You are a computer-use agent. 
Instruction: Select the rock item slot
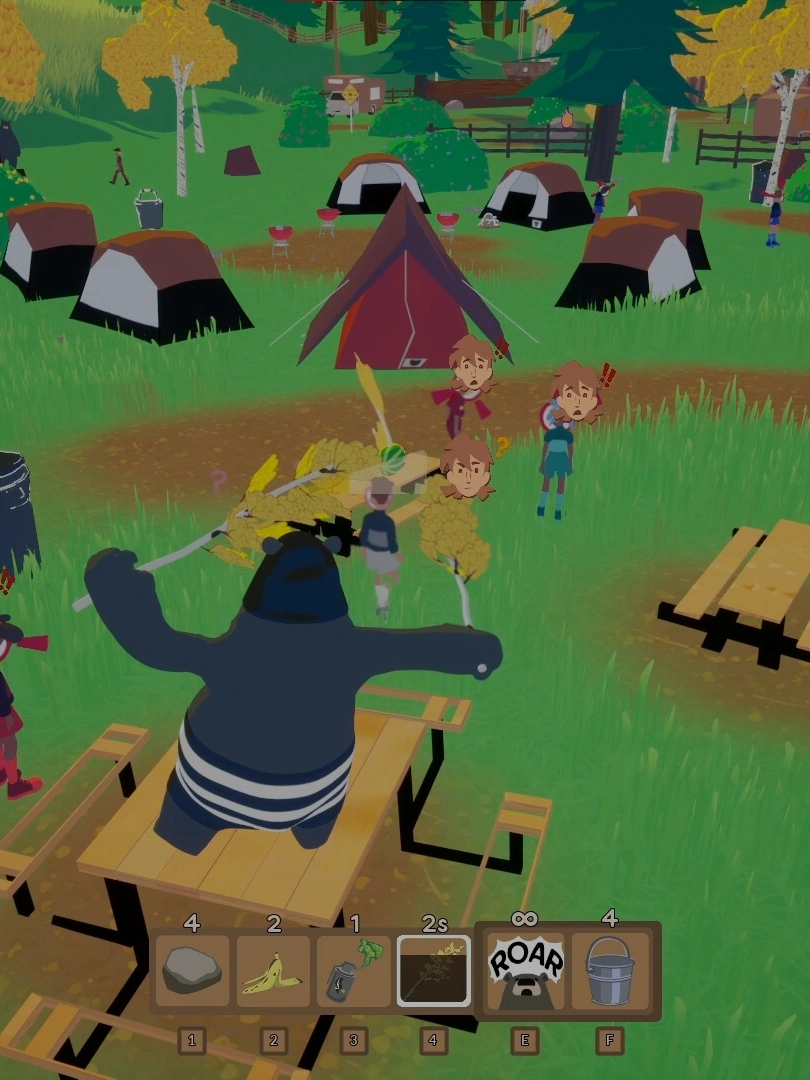[x=192, y=970]
